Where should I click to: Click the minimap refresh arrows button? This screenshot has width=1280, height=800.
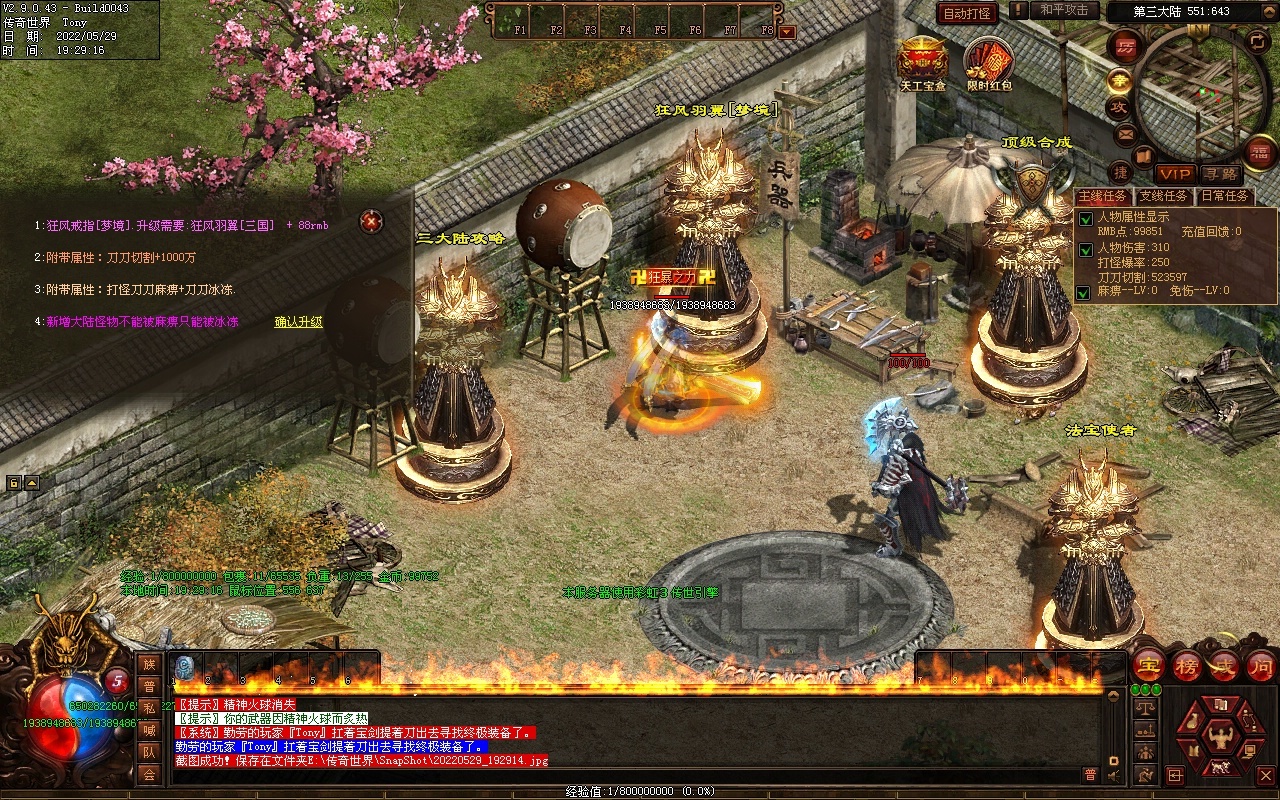tap(1258, 40)
